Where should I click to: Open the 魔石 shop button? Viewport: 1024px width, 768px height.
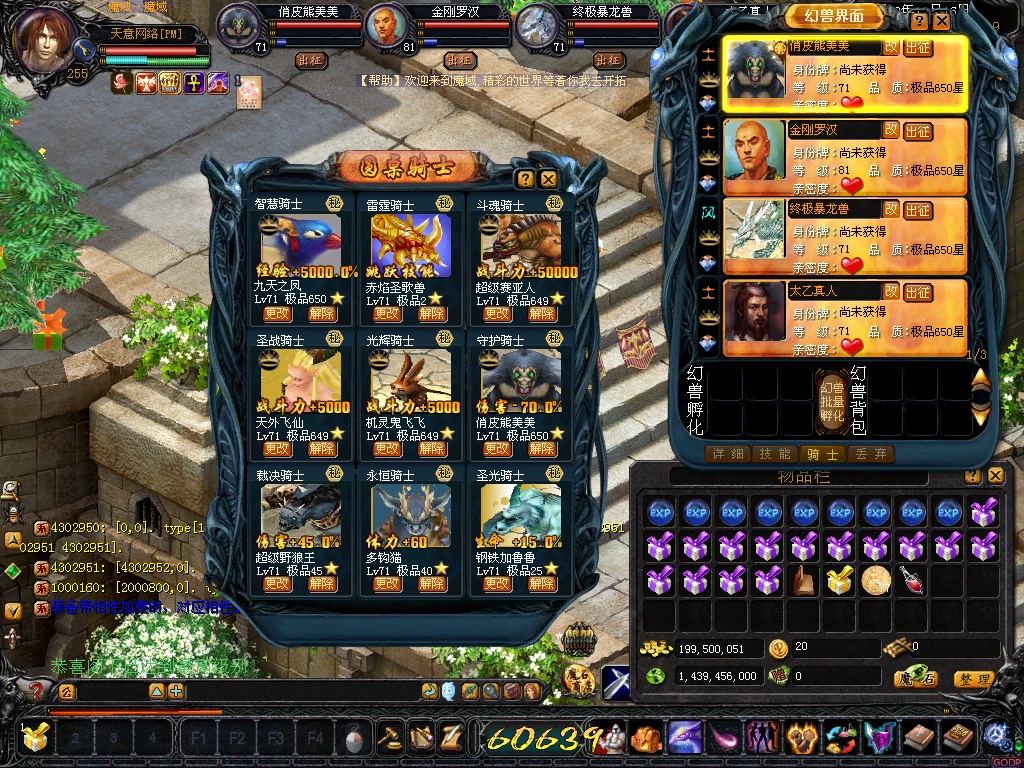pos(915,679)
